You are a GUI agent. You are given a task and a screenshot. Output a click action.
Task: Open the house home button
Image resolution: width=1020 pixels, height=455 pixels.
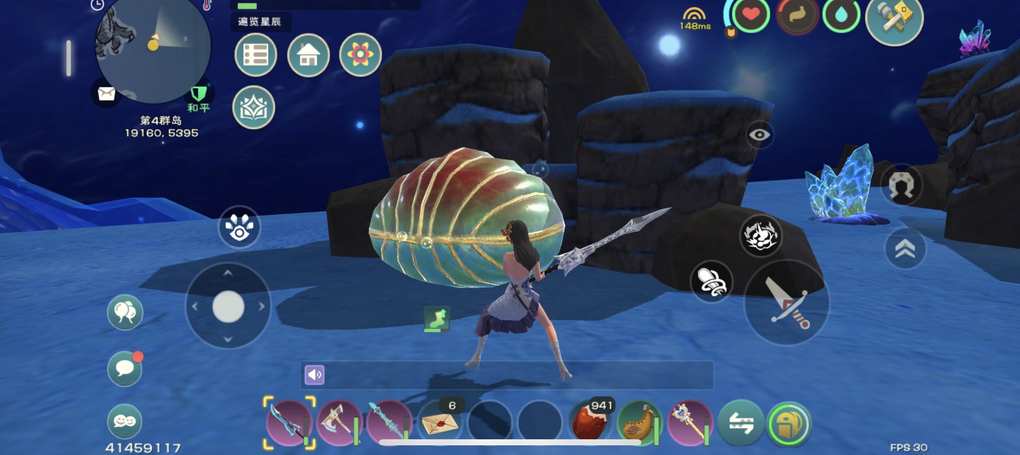coord(308,55)
